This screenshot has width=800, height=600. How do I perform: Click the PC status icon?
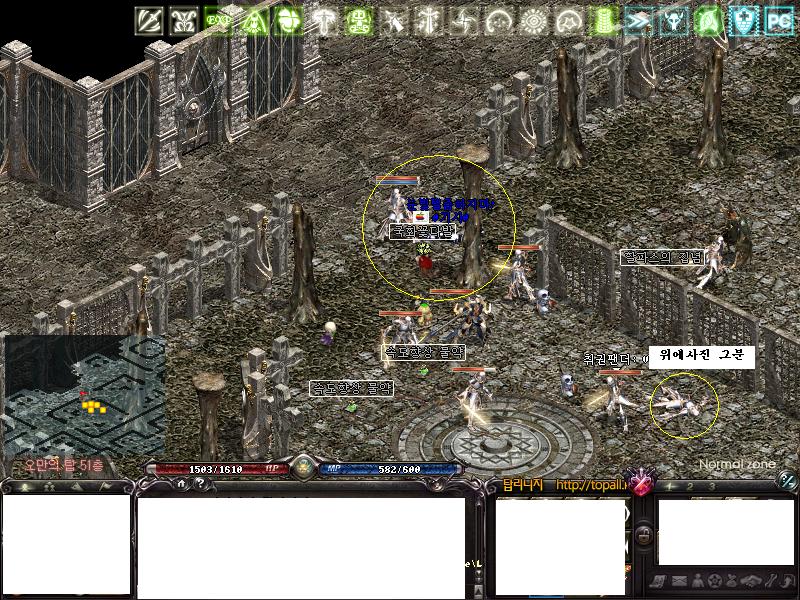(x=778, y=21)
